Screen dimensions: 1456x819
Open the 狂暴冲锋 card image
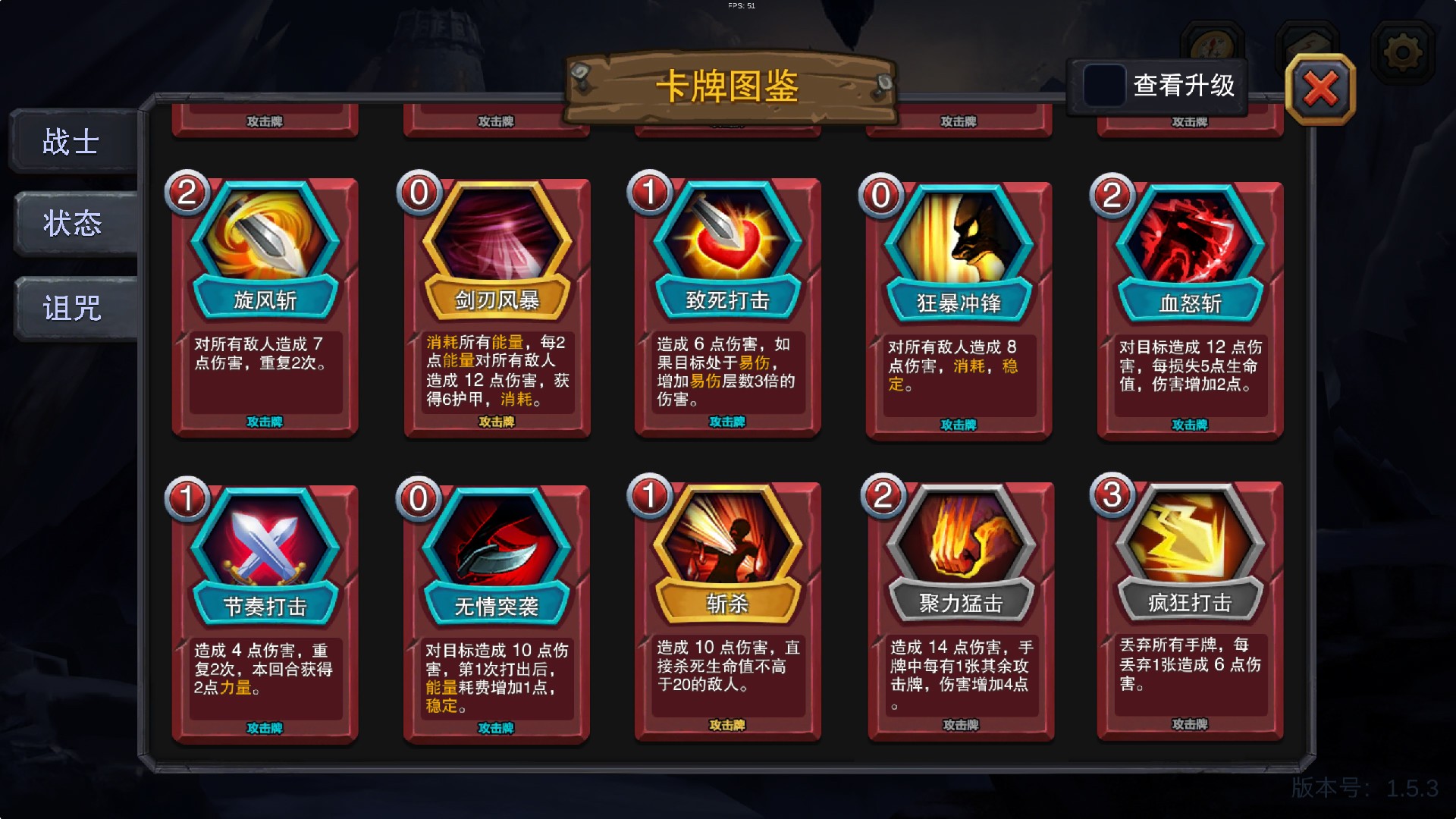coord(957,239)
